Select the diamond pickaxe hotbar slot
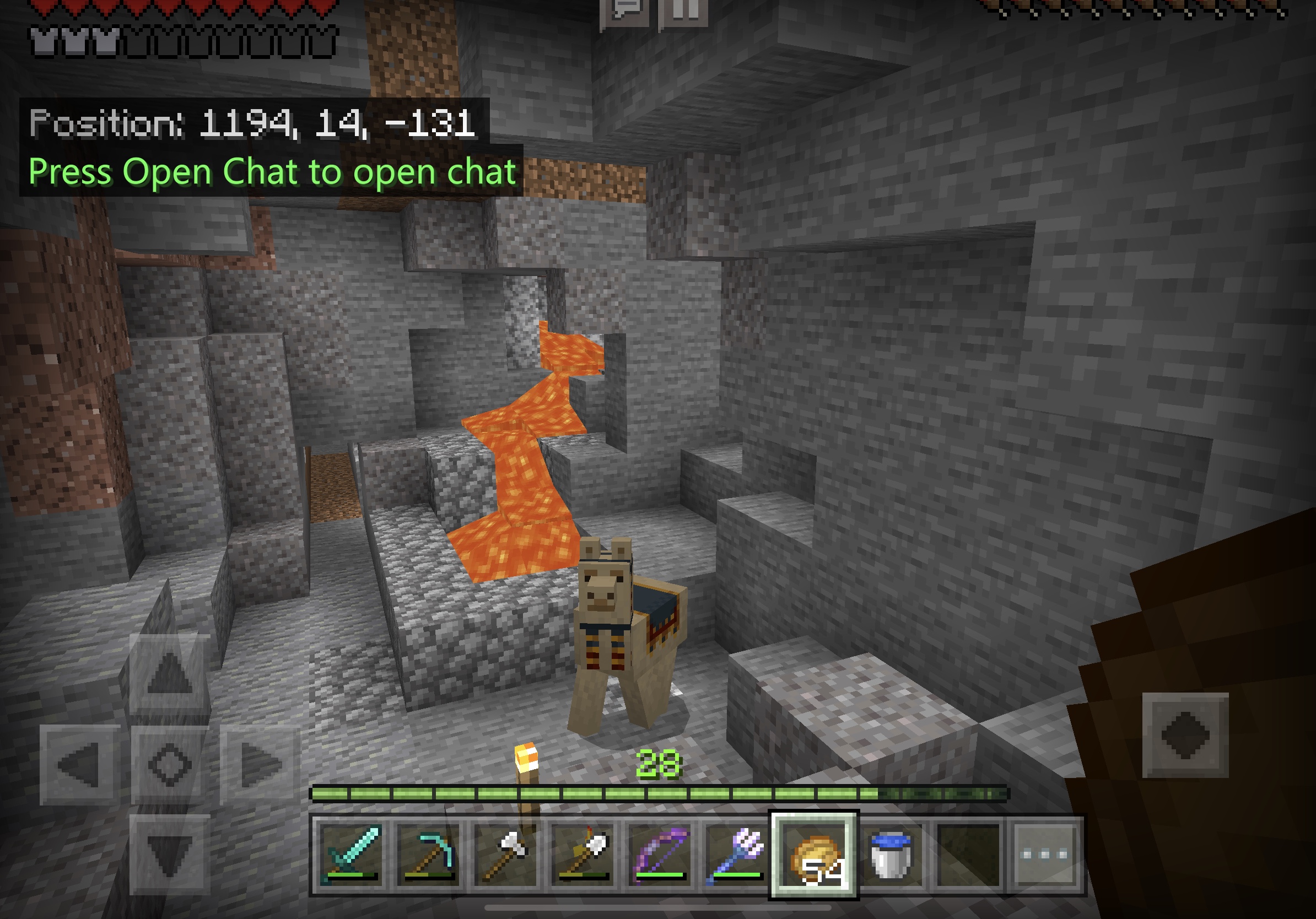Viewport: 1316px width, 919px height. (428, 854)
